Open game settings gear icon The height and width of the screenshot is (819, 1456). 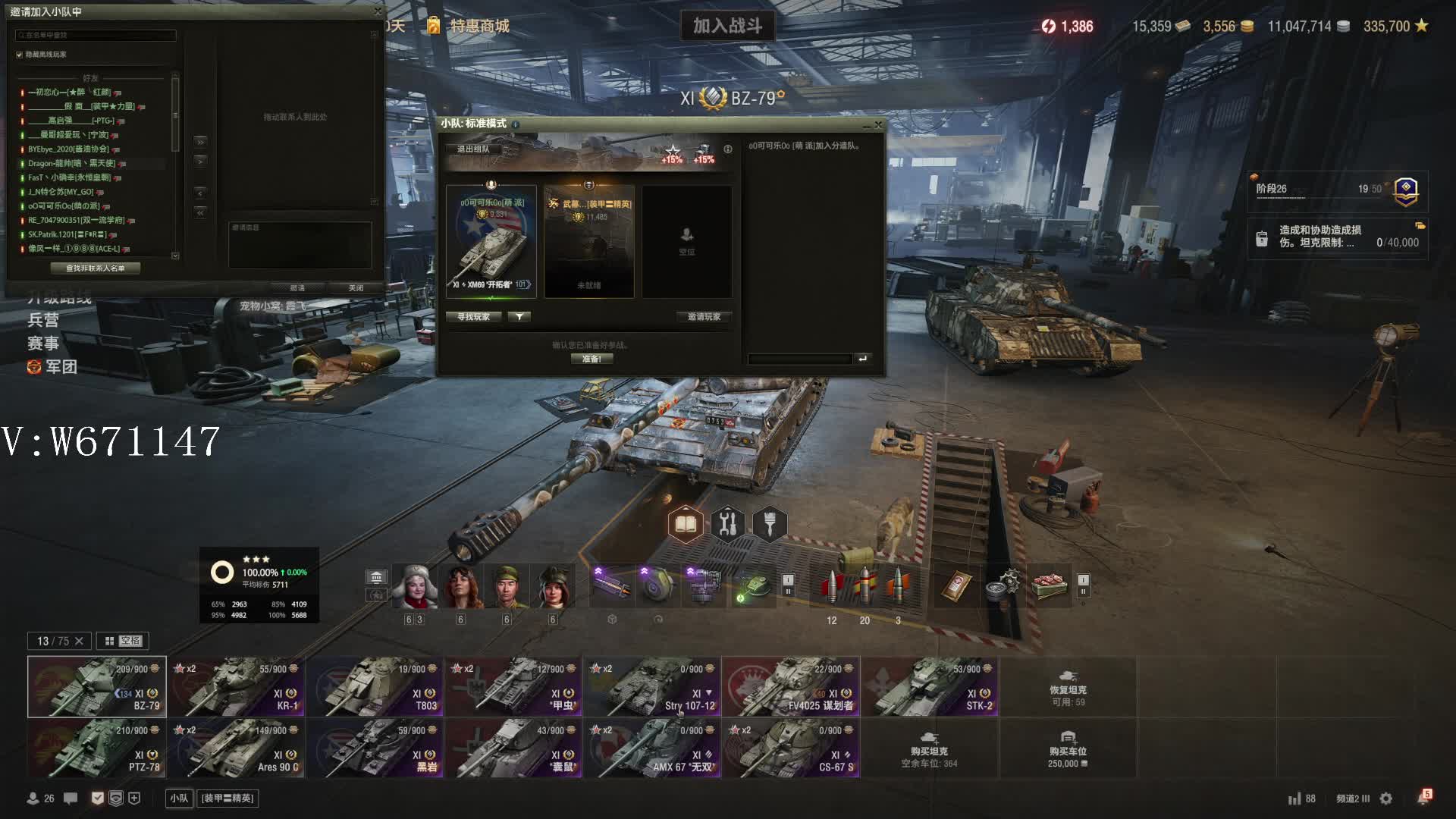(1386, 799)
